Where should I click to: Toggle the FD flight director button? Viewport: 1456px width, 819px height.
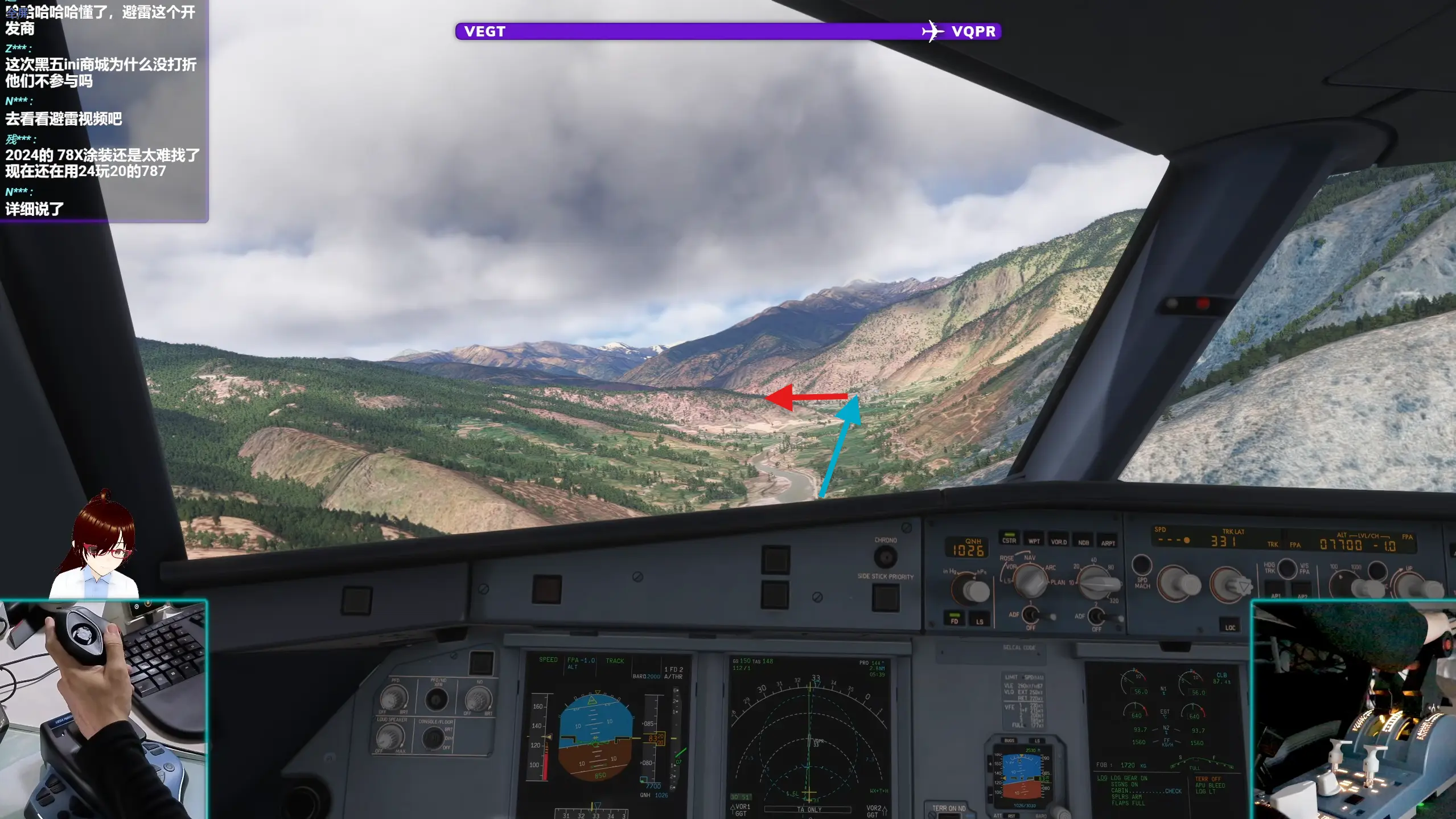click(955, 619)
